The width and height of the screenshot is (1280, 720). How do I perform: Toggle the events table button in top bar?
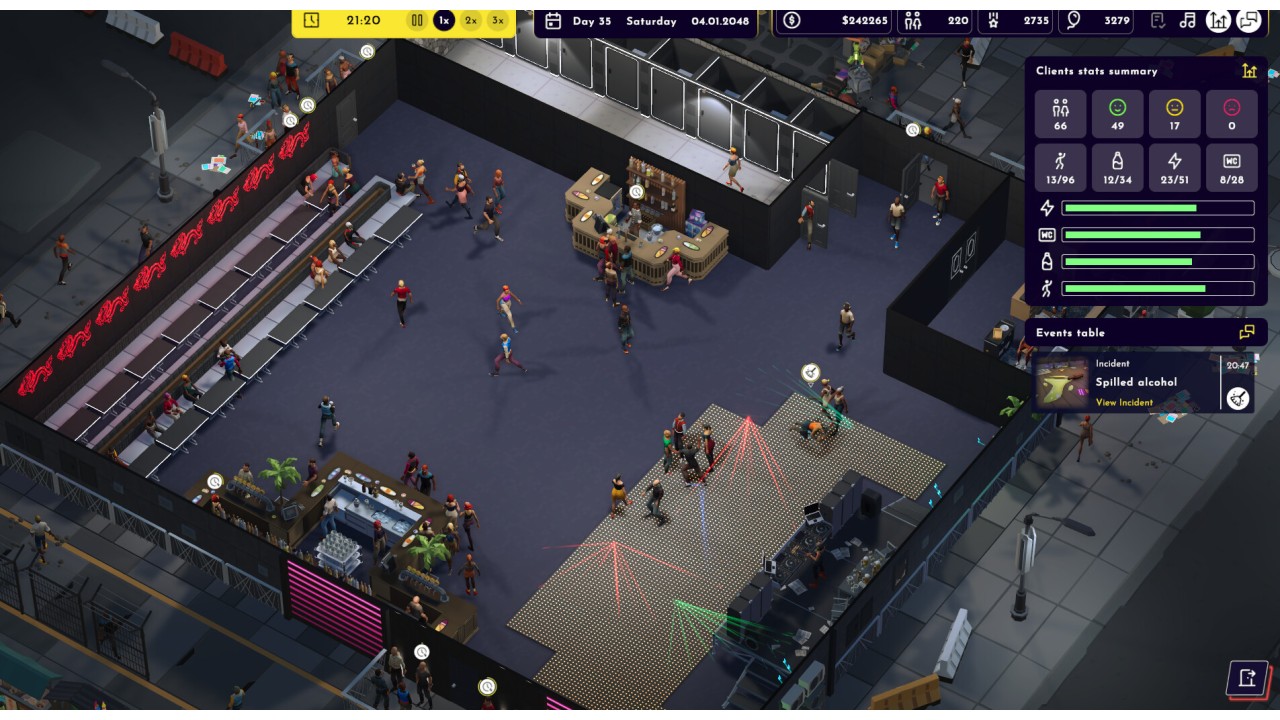click(1249, 20)
